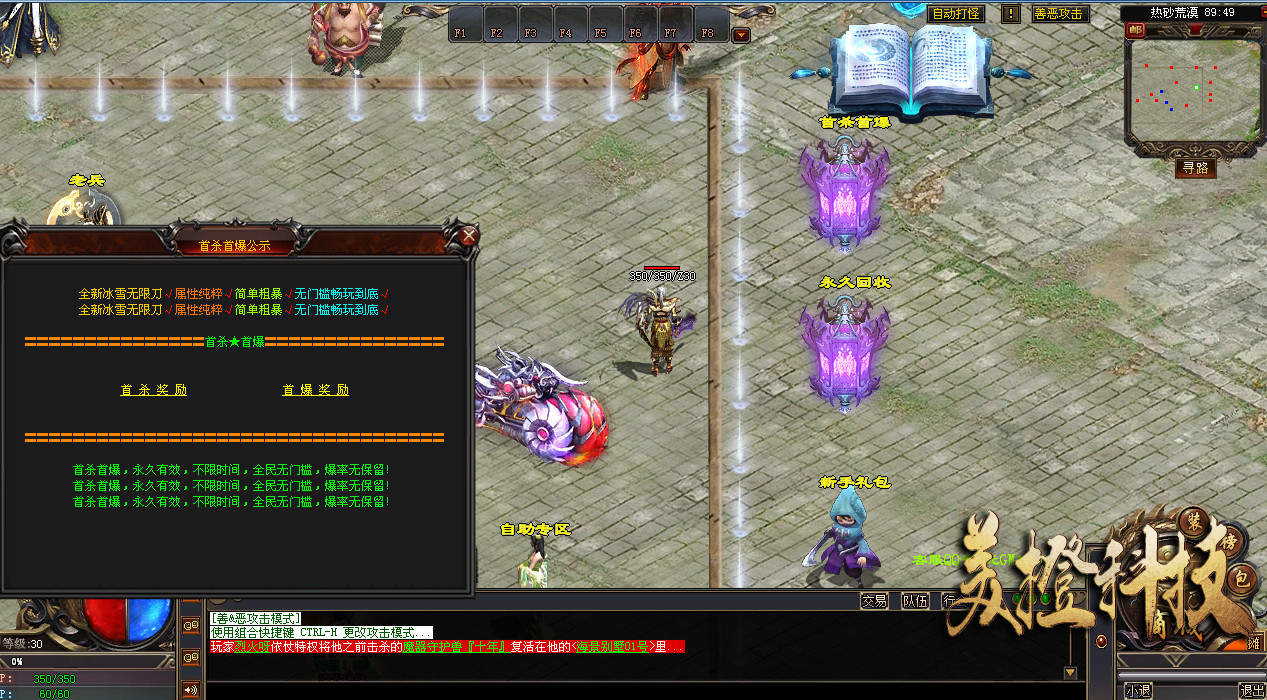
Task: Toggle 自动打怪 auto-fight button
Action: [x=955, y=14]
